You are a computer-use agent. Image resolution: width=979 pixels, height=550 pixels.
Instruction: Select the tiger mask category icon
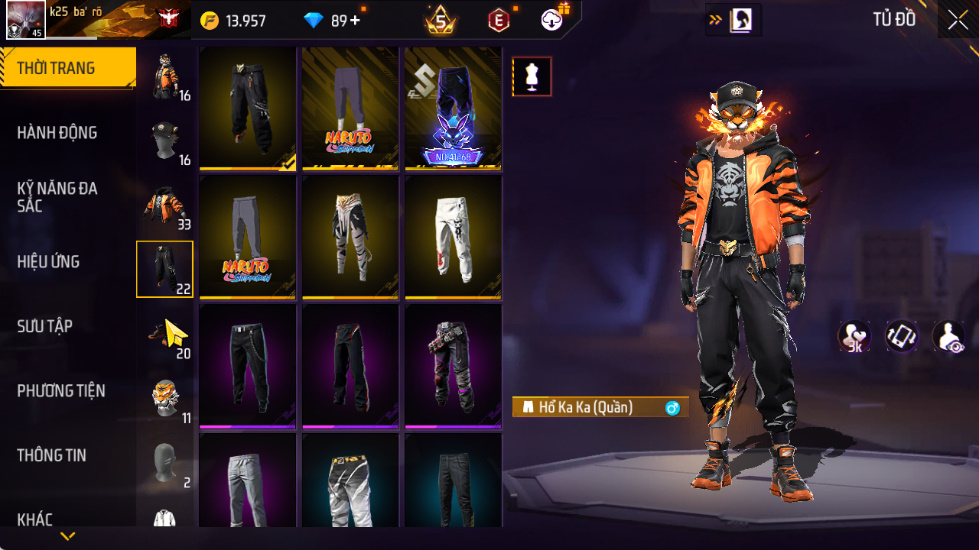[165, 398]
